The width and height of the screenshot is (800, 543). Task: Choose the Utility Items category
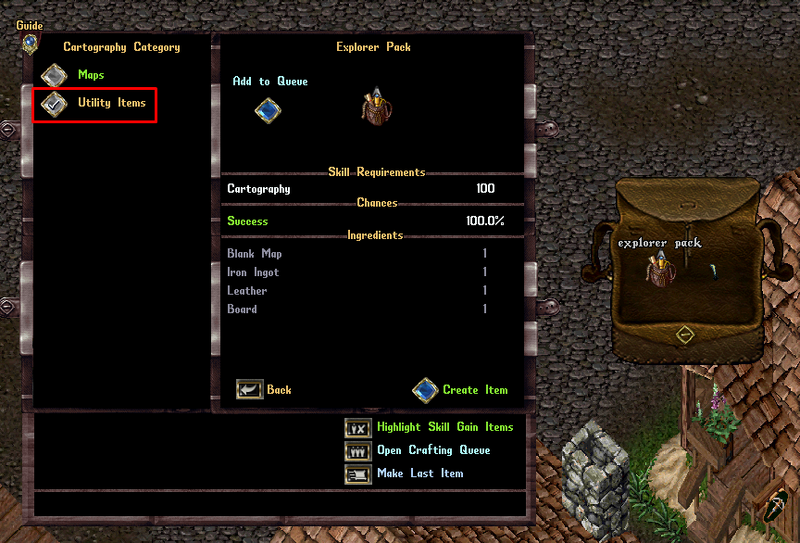point(54,104)
